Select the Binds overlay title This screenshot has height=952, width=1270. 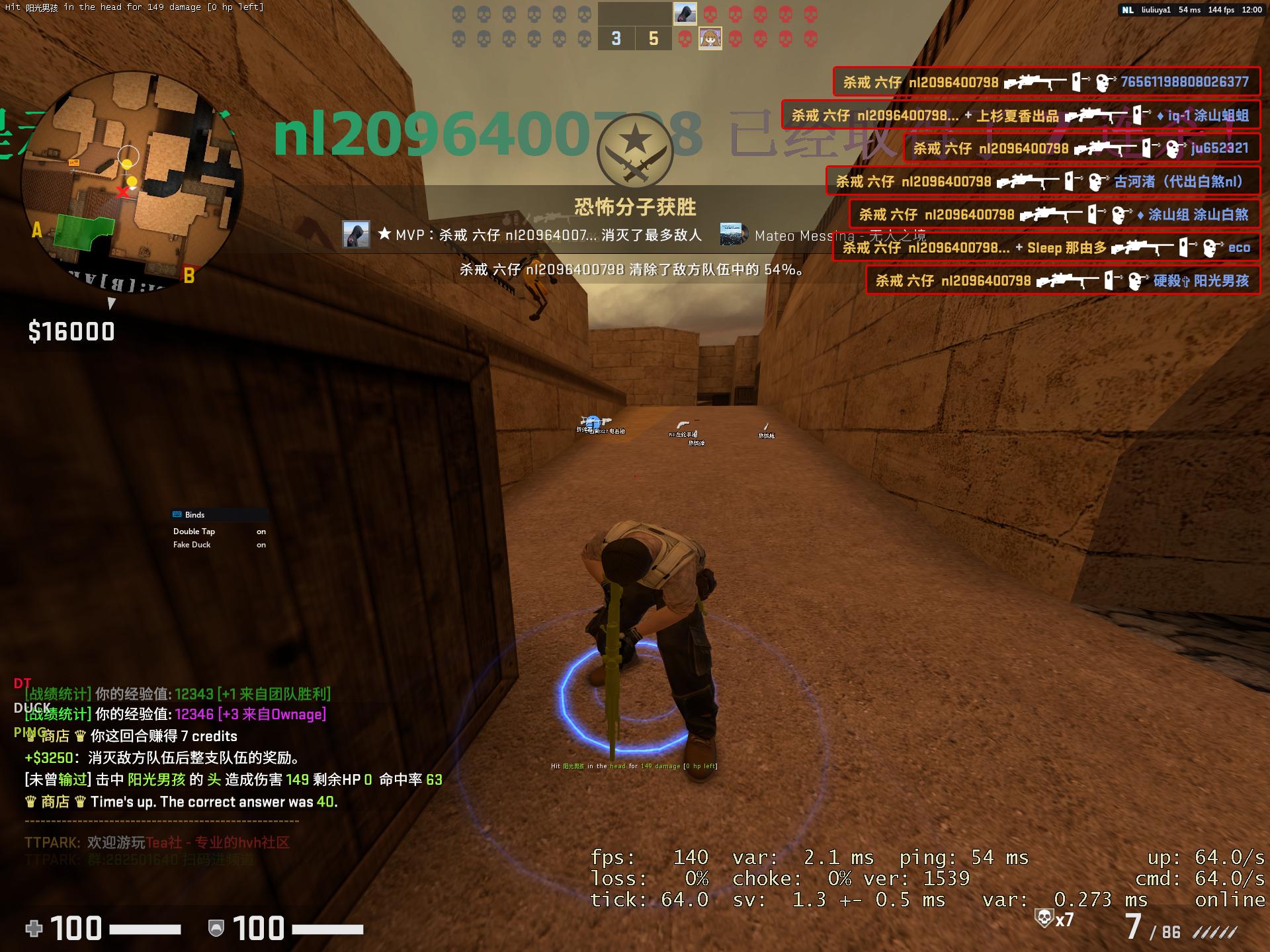pyautogui.click(x=196, y=514)
